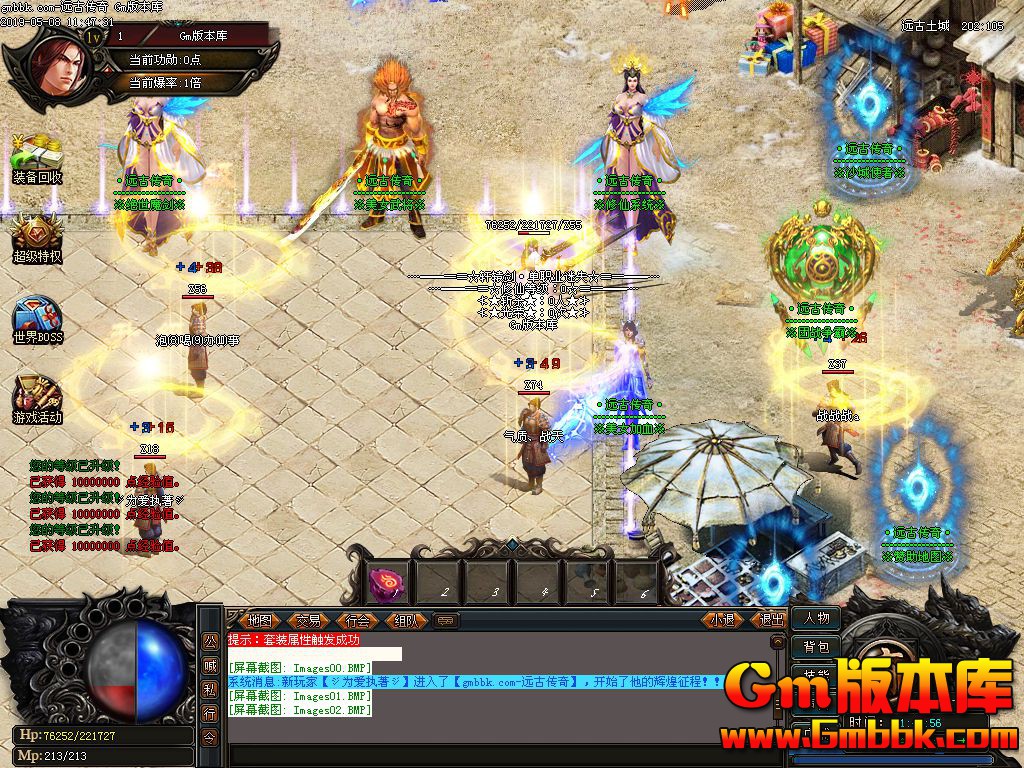Open the 游戏活动 game events icon
1024x768 pixels.
tap(37, 398)
